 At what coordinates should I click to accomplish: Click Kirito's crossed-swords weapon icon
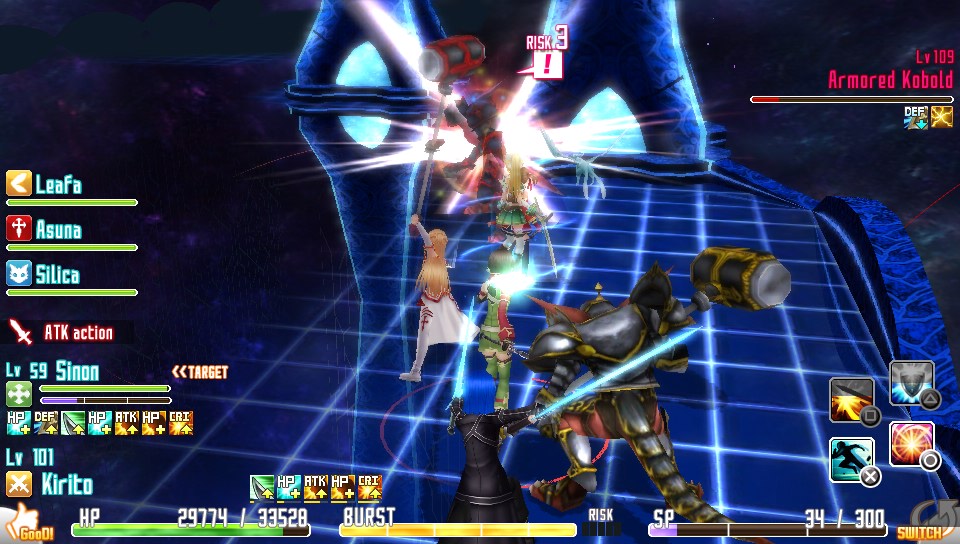19,485
